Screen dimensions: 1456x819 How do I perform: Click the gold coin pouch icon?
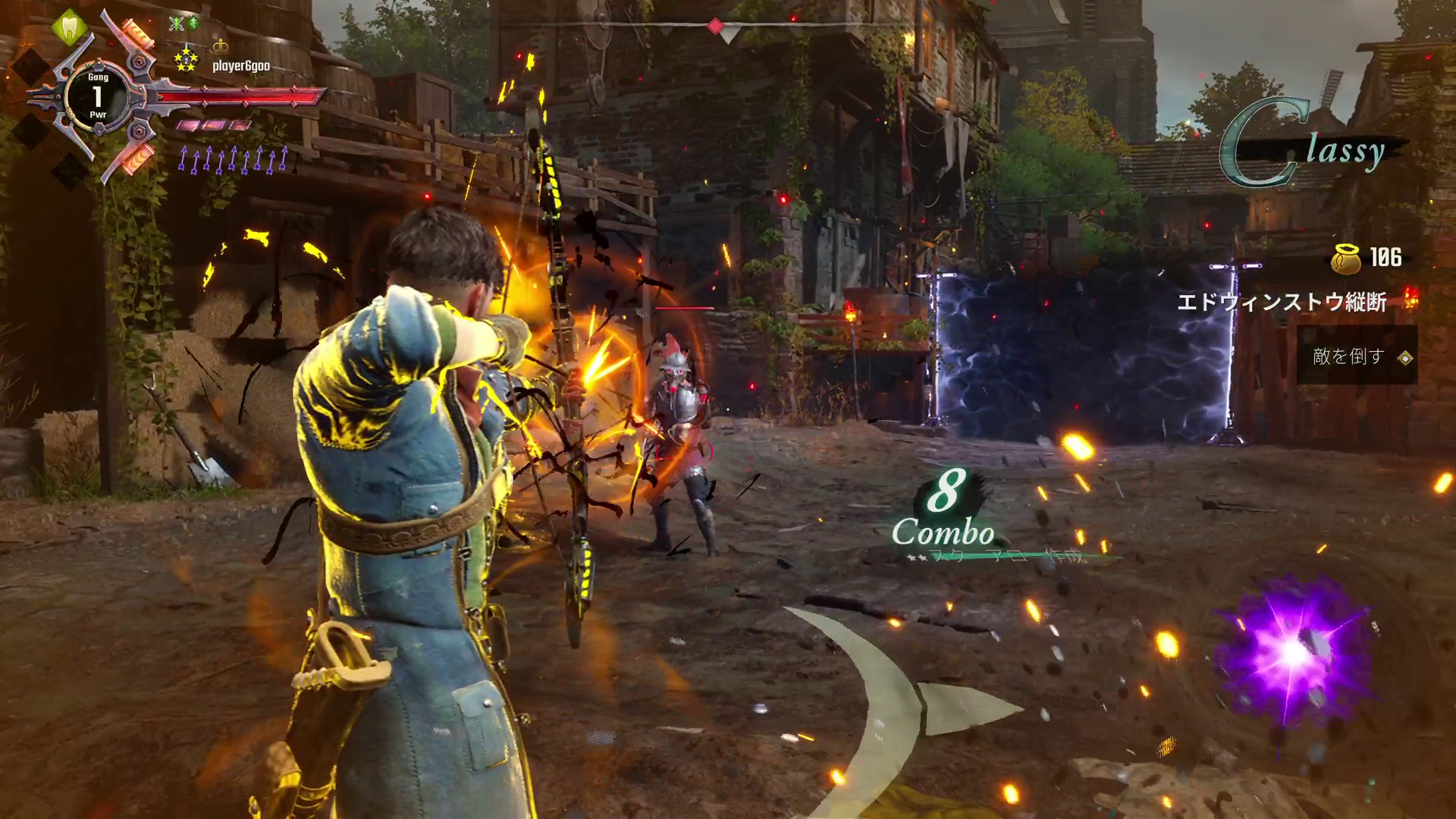[x=1345, y=259]
